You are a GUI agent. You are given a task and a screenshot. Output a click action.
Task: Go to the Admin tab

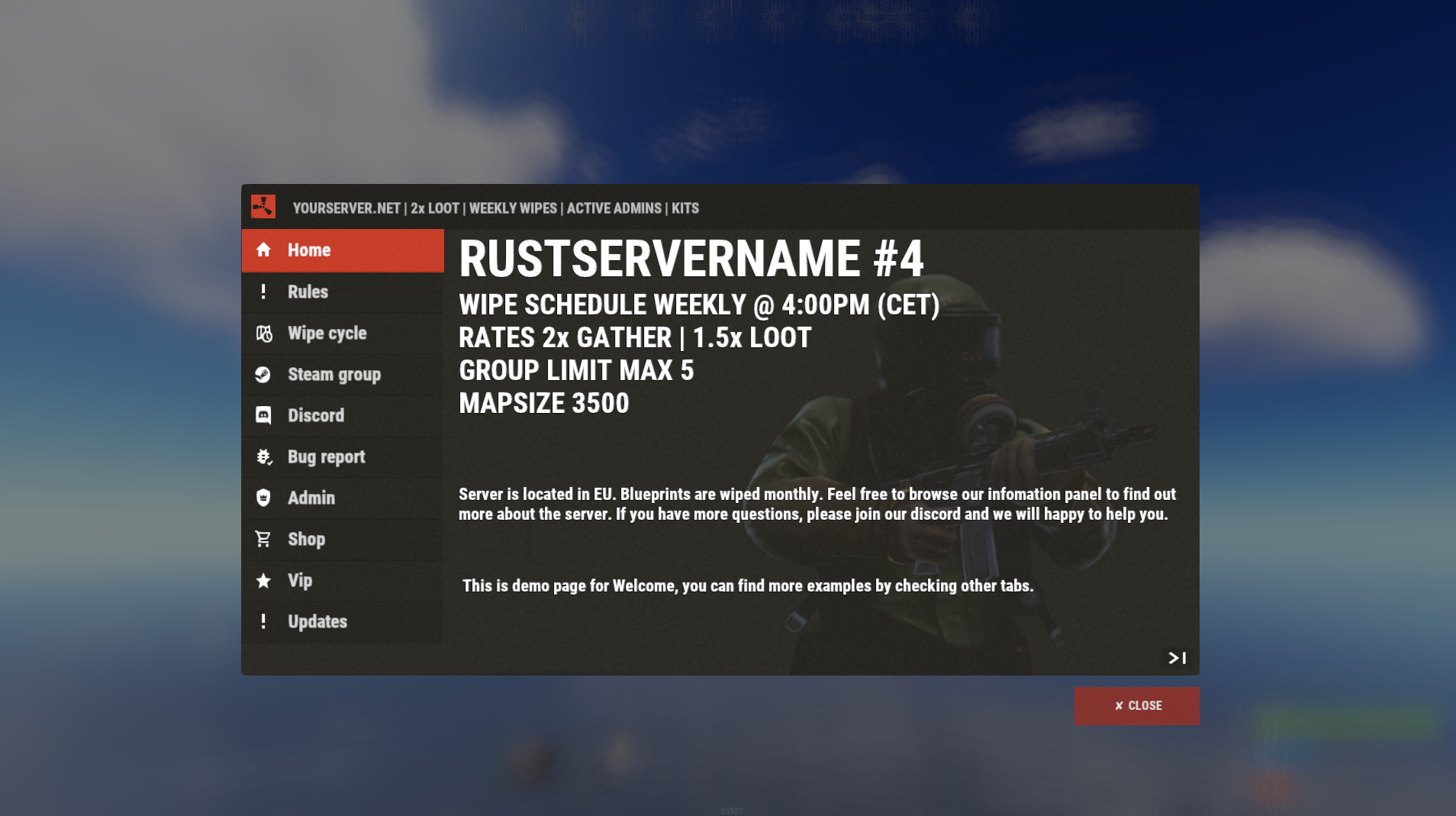[x=342, y=498]
